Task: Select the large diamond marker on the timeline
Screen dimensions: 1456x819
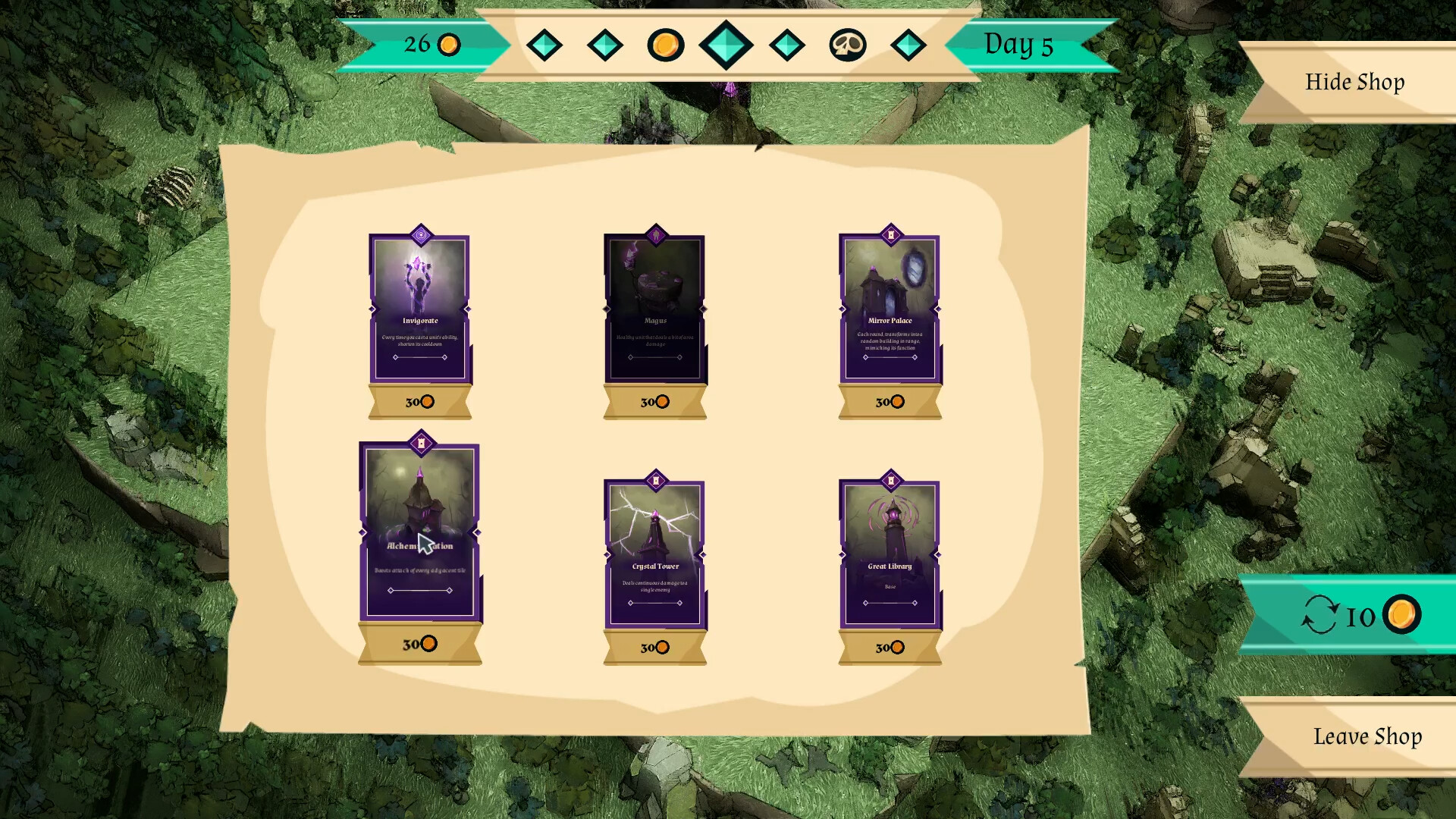Action: tap(726, 45)
